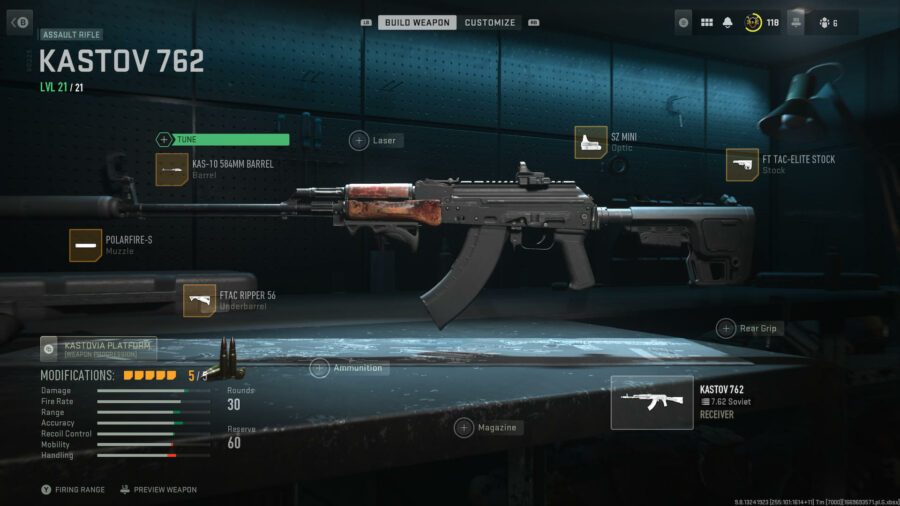Choose the SZ Mini optic slot
900x506 pixels.
590,142
